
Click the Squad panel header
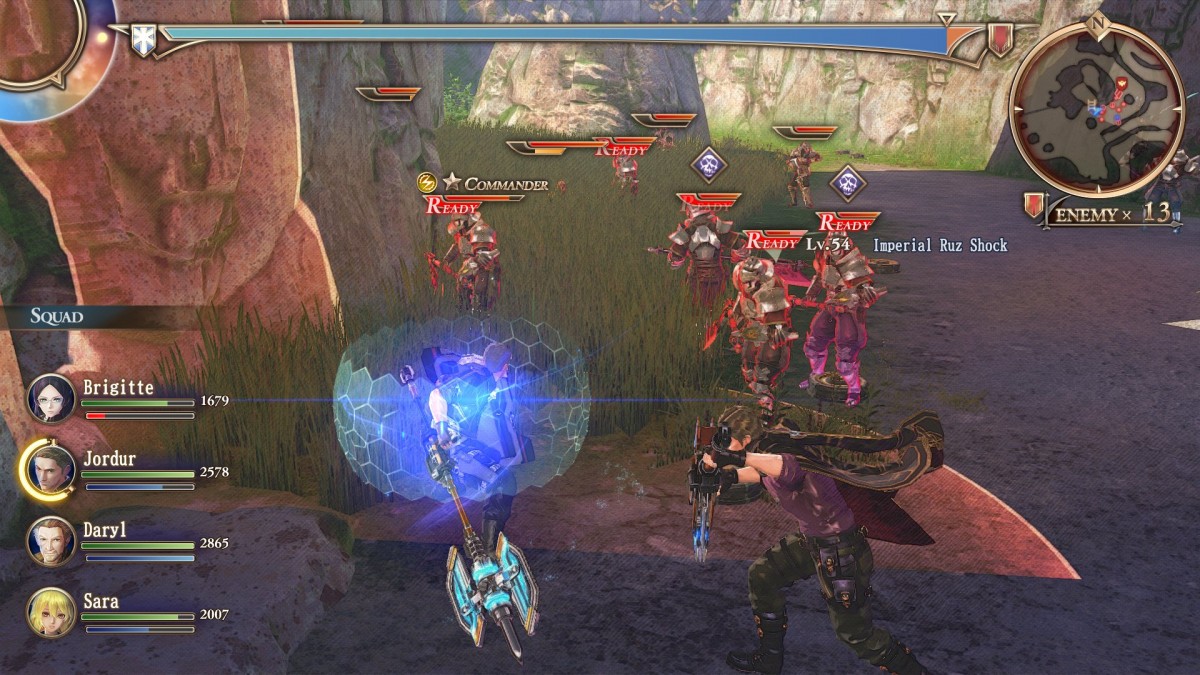coord(57,317)
